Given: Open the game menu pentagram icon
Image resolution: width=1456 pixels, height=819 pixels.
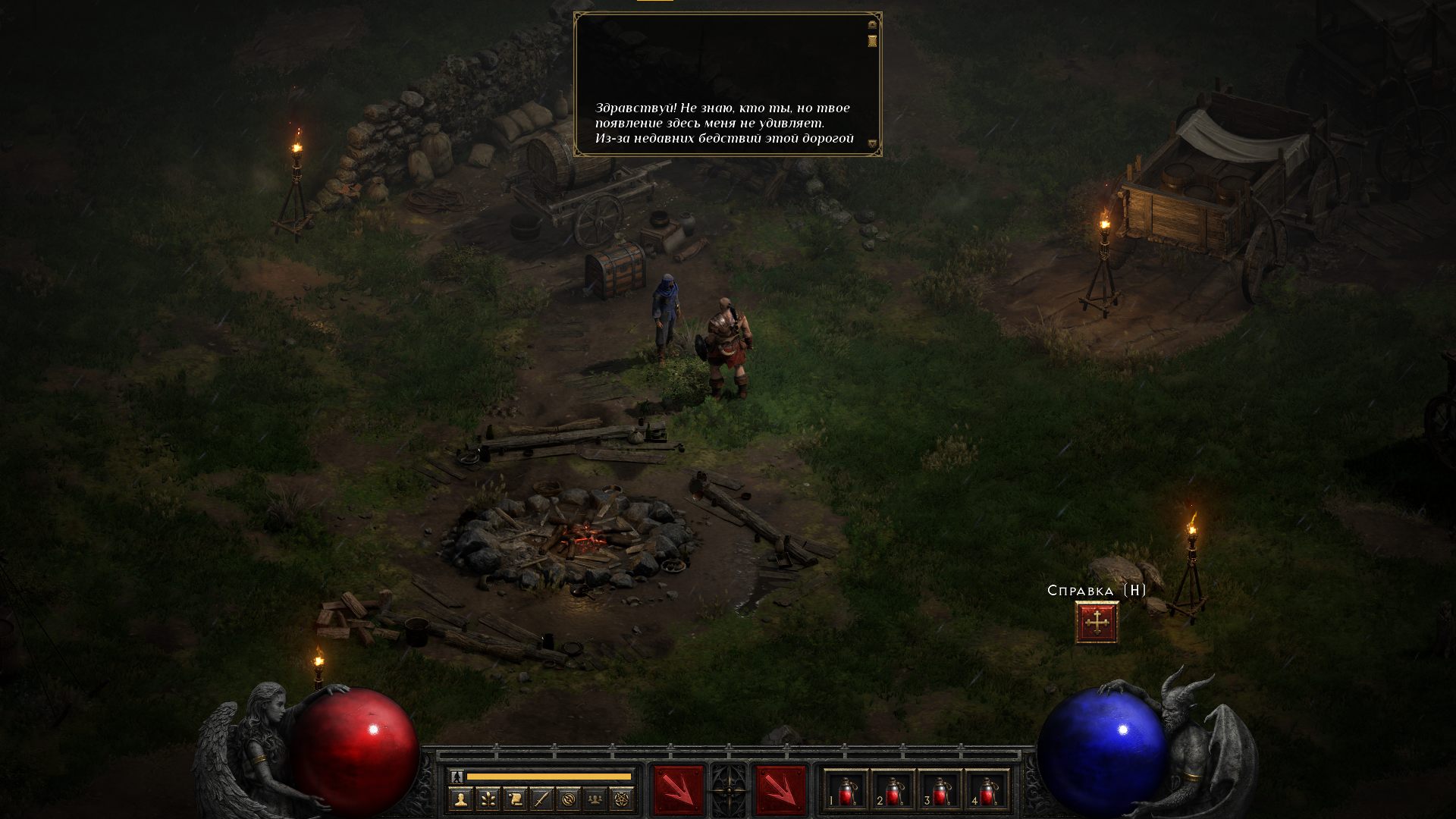Looking at the screenshot, I should pyautogui.click(x=622, y=799).
